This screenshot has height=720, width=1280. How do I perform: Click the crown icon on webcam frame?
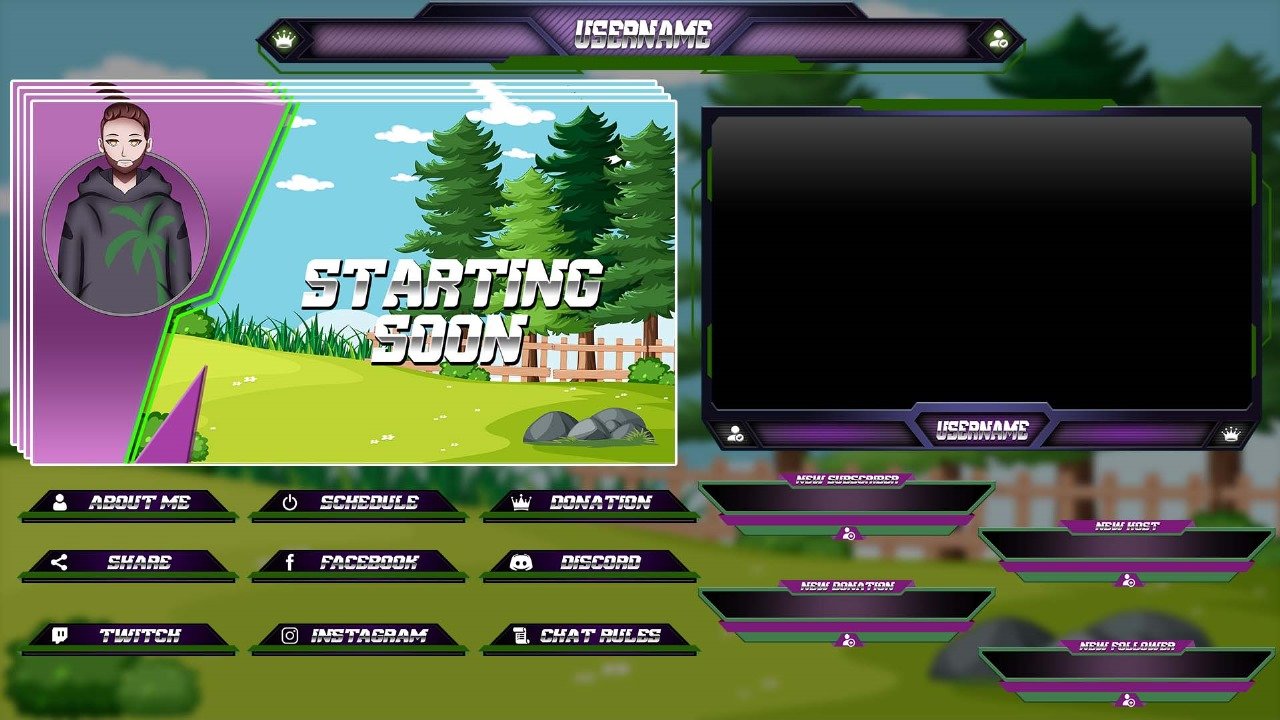coord(1231,434)
